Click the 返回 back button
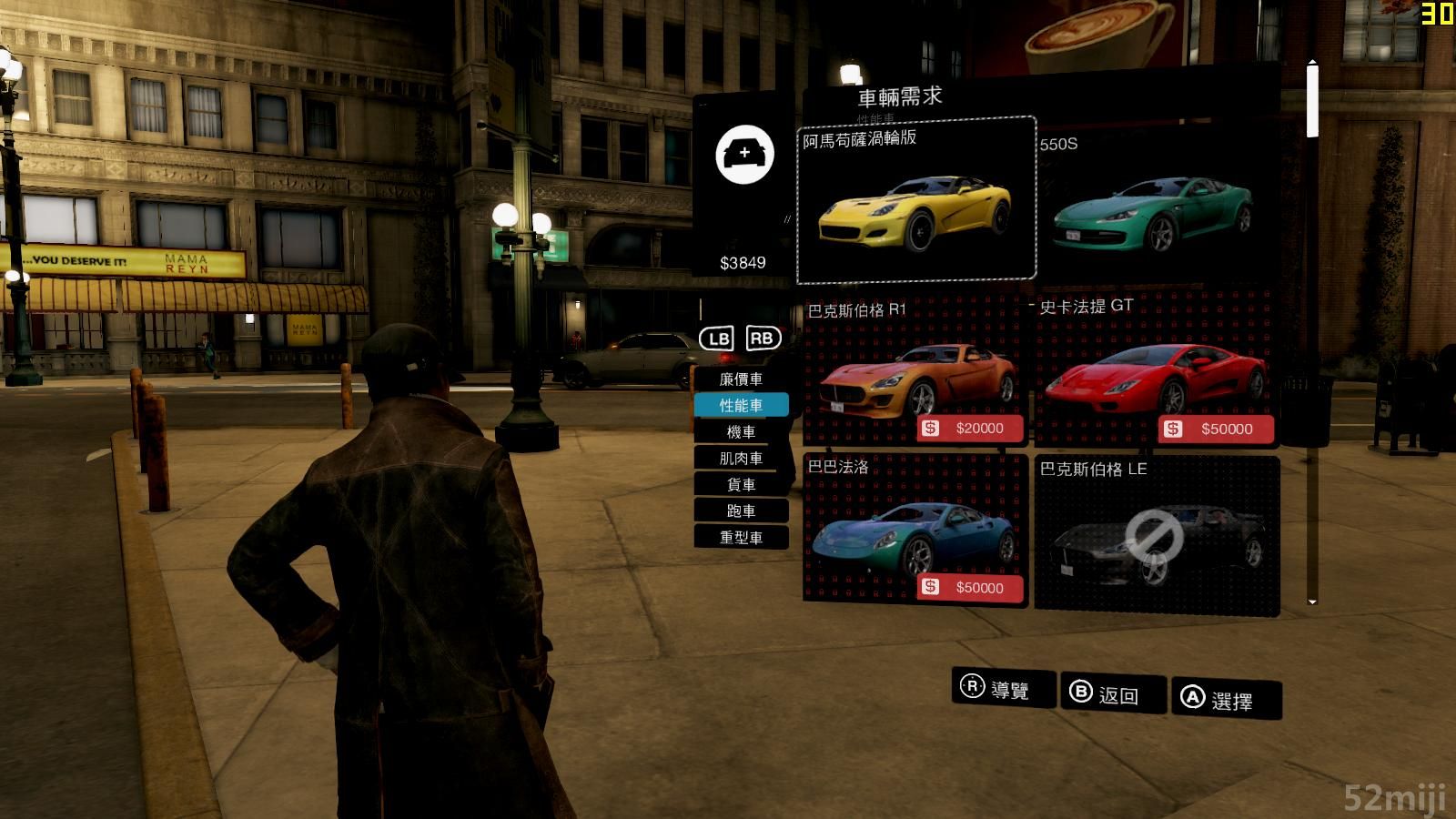 (x=1114, y=694)
